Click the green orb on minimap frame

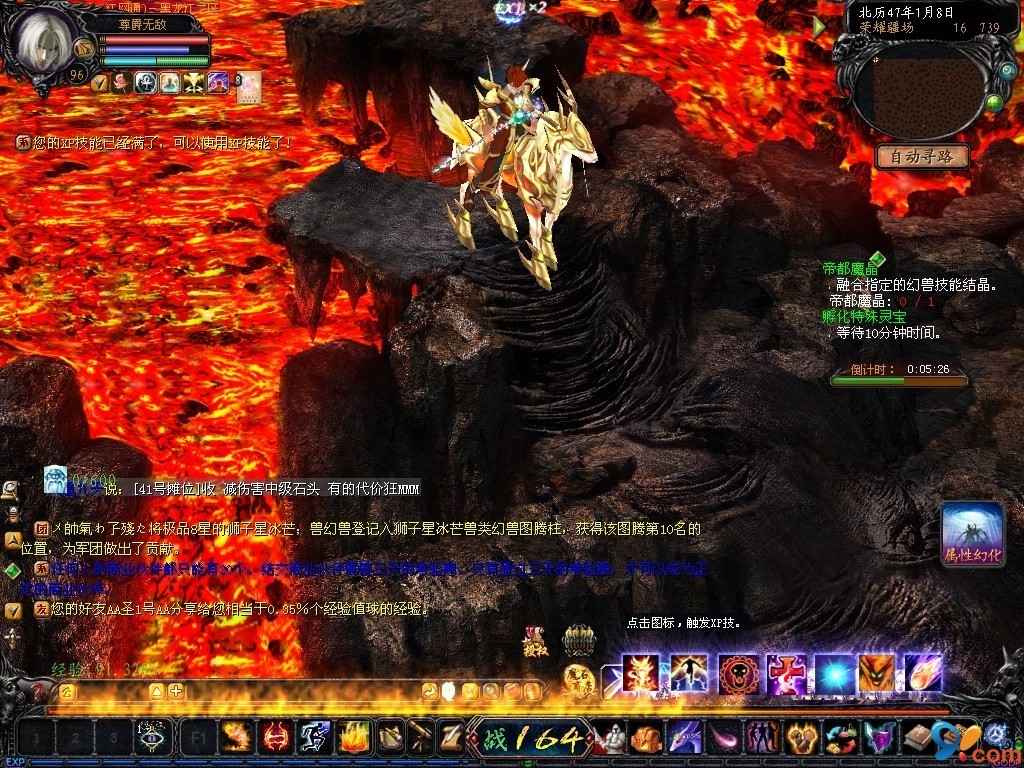pos(994,102)
